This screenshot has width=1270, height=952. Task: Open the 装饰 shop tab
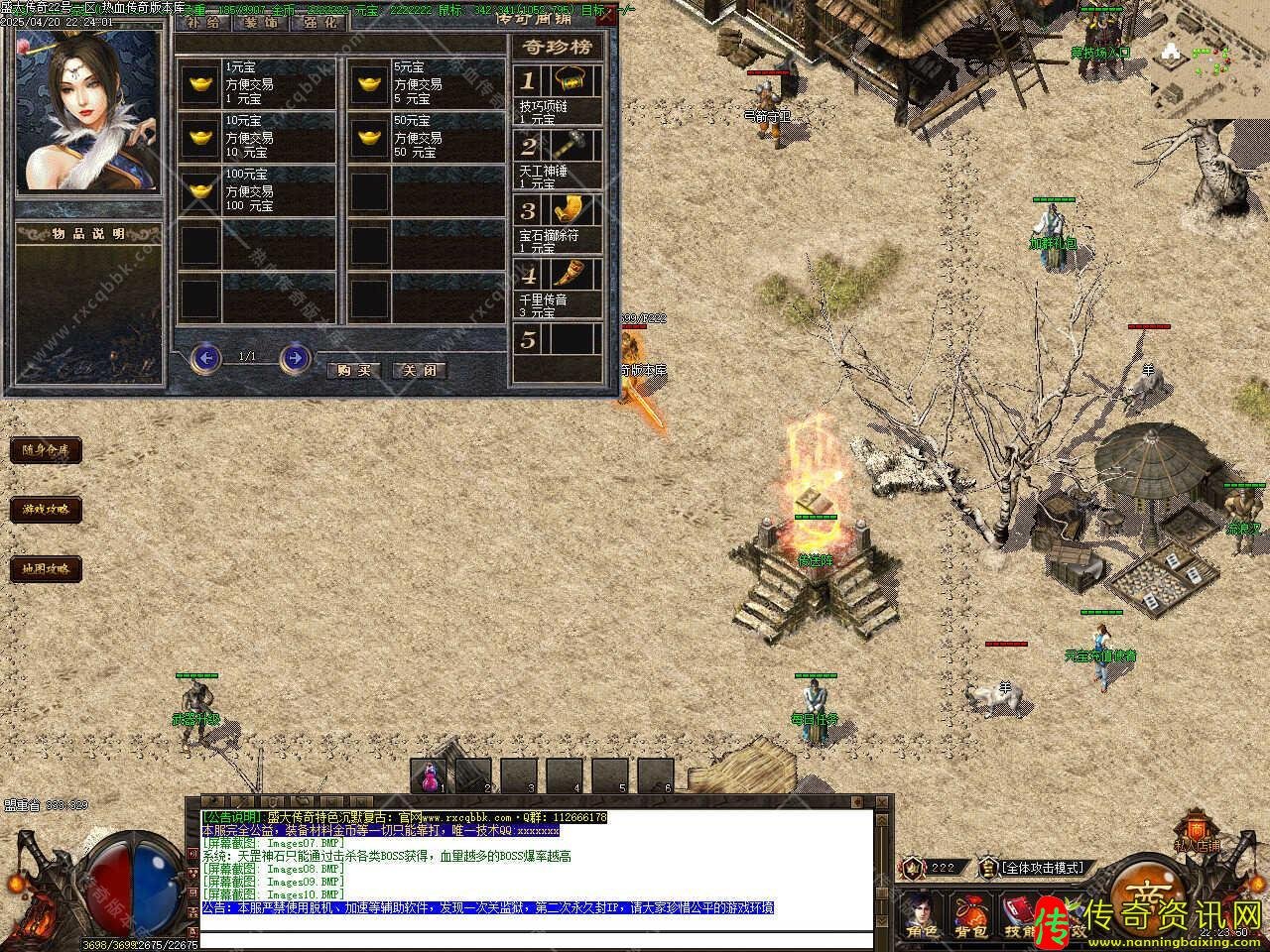[262, 22]
